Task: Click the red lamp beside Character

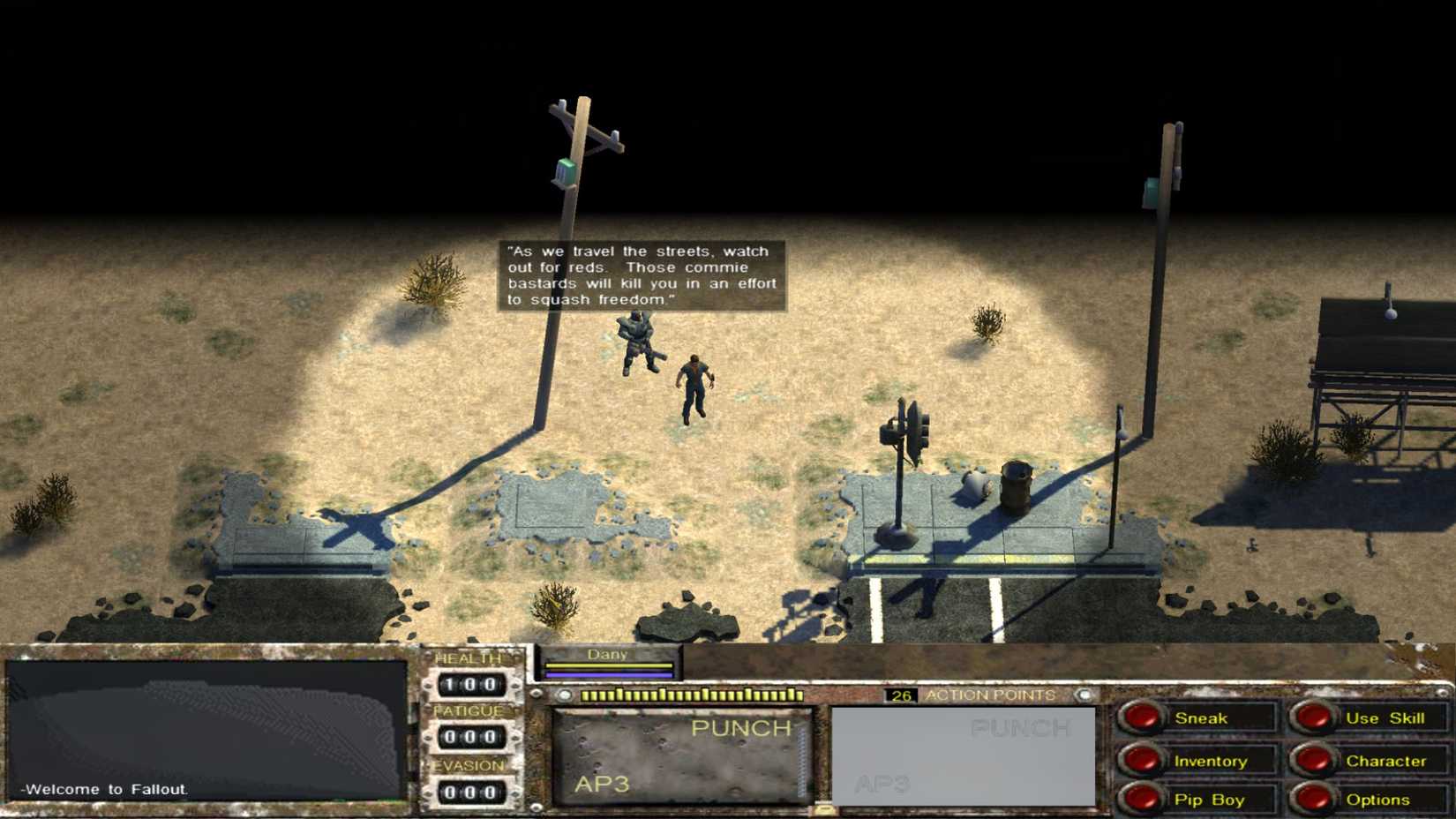Action: coord(1315,760)
